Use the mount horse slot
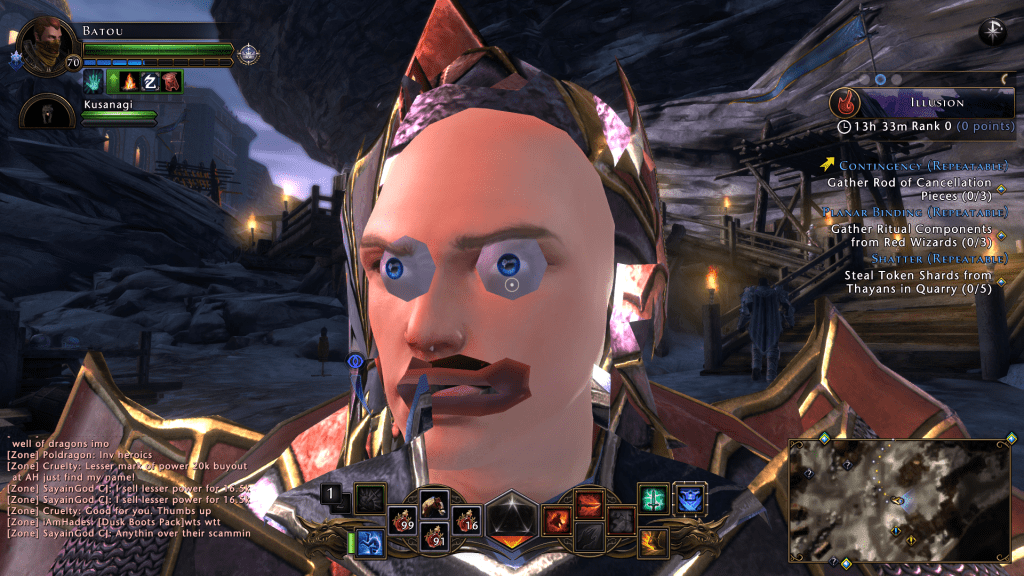Screen dimensions: 1024x576 [x=435, y=505]
